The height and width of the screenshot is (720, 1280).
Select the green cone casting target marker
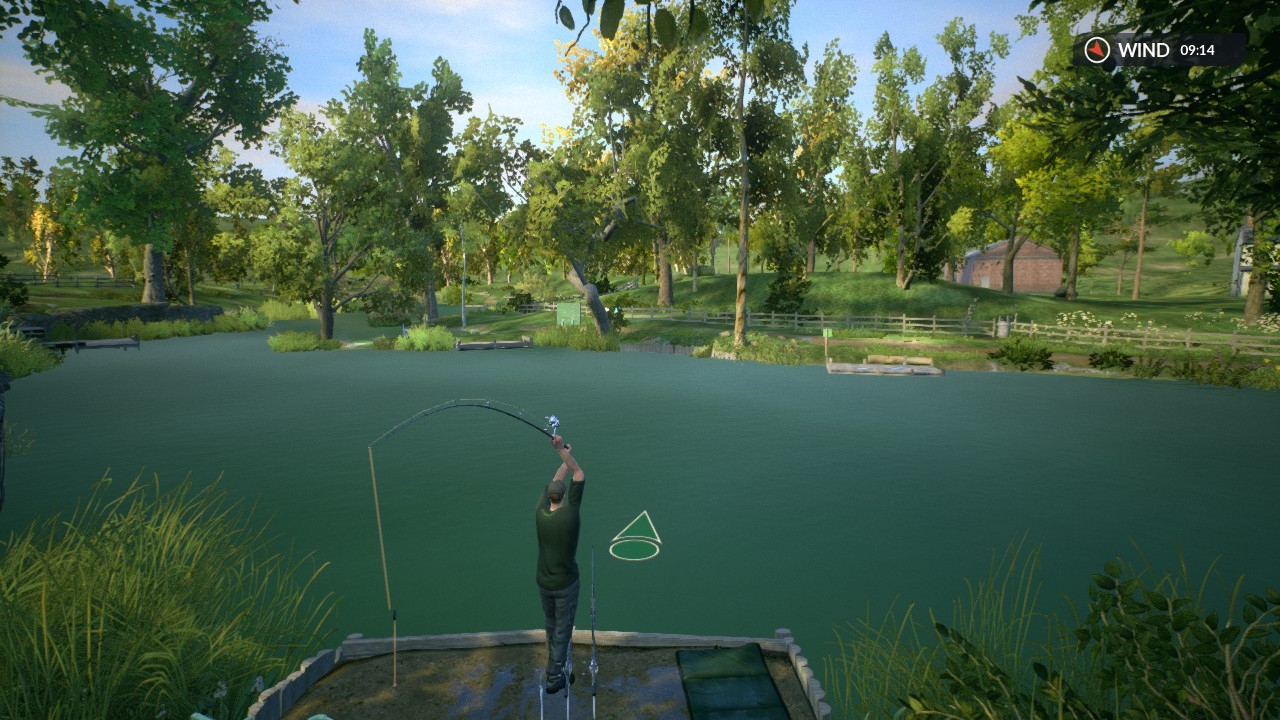(635, 537)
